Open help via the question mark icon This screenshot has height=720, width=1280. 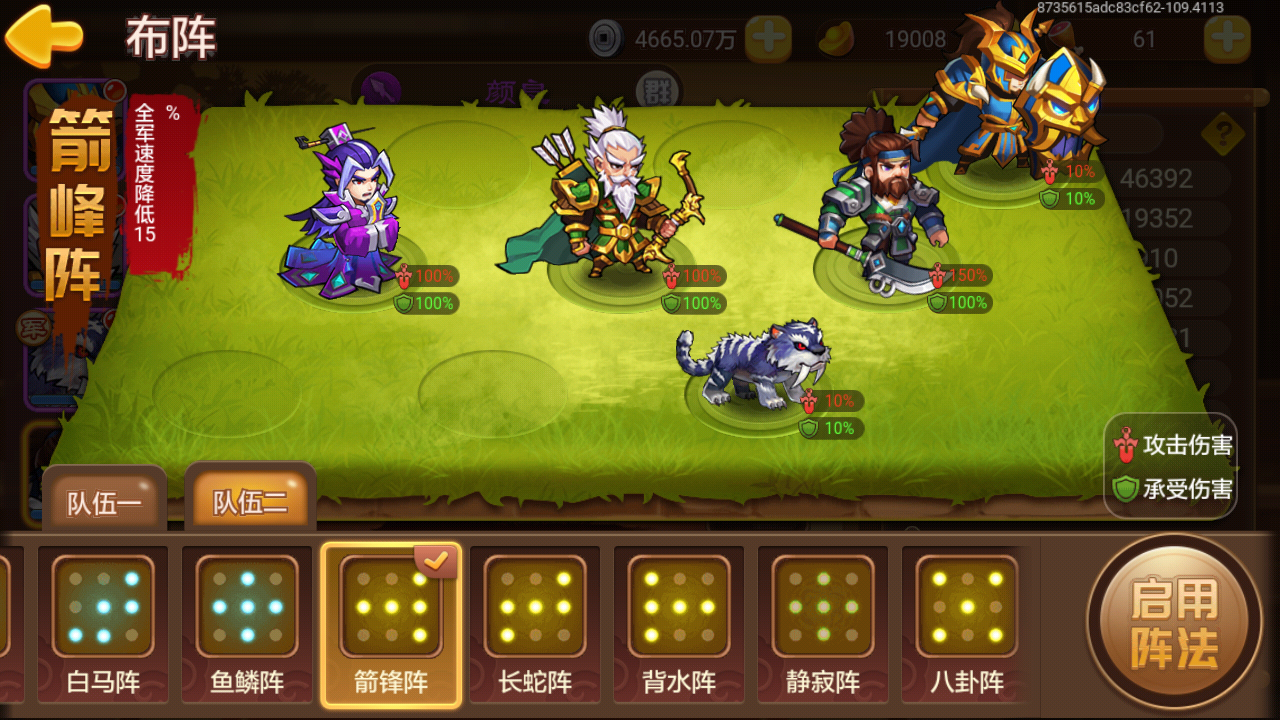click(x=1221, y=132)
